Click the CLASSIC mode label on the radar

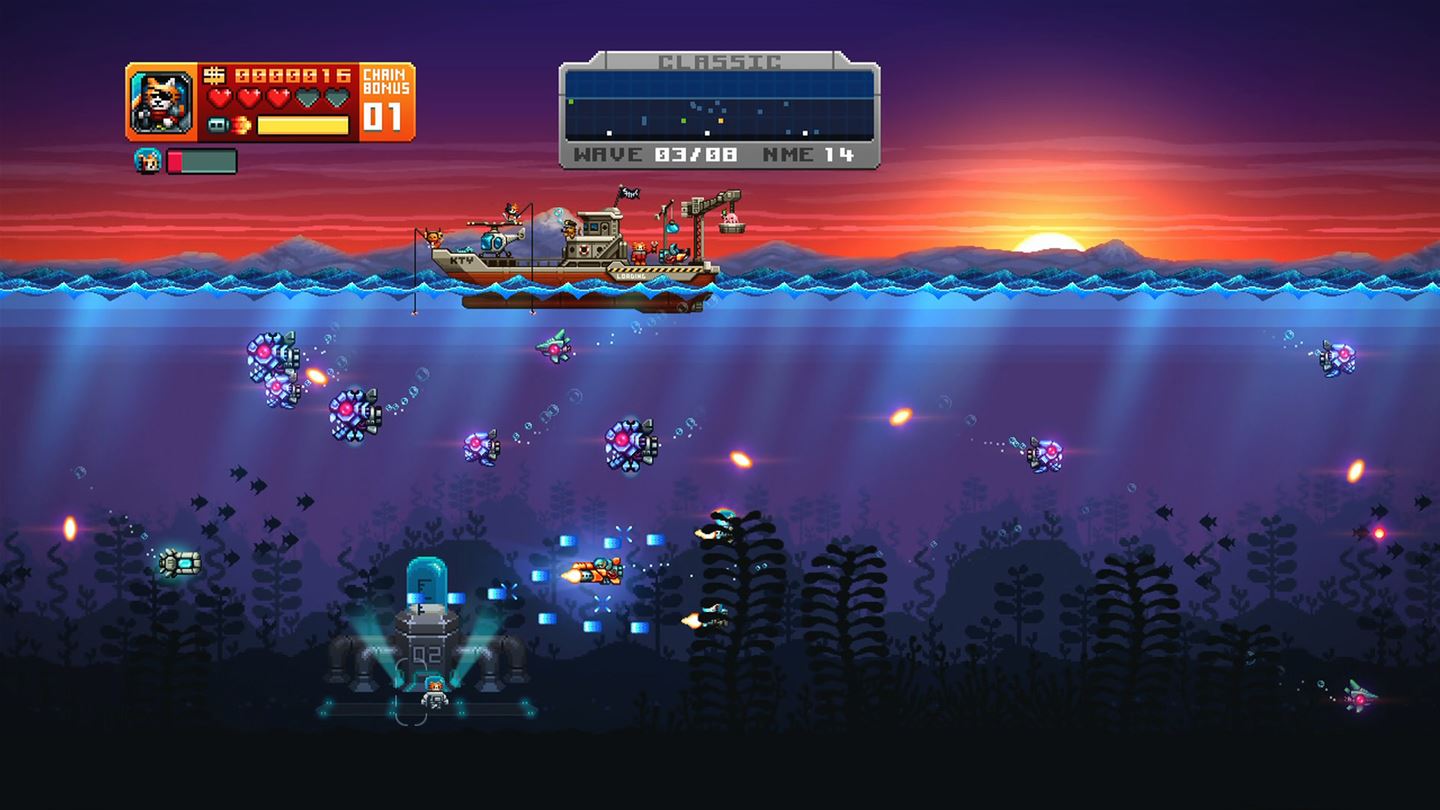[720, 61]
